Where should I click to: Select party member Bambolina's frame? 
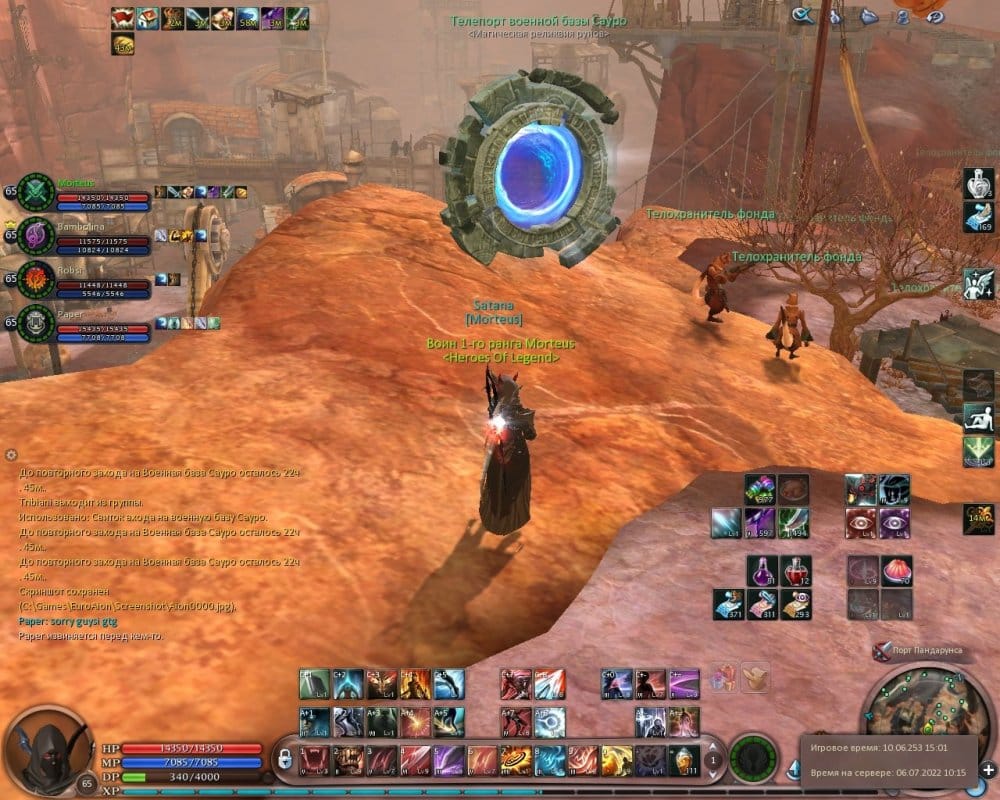pyautogui.click(x=37, y=236)
